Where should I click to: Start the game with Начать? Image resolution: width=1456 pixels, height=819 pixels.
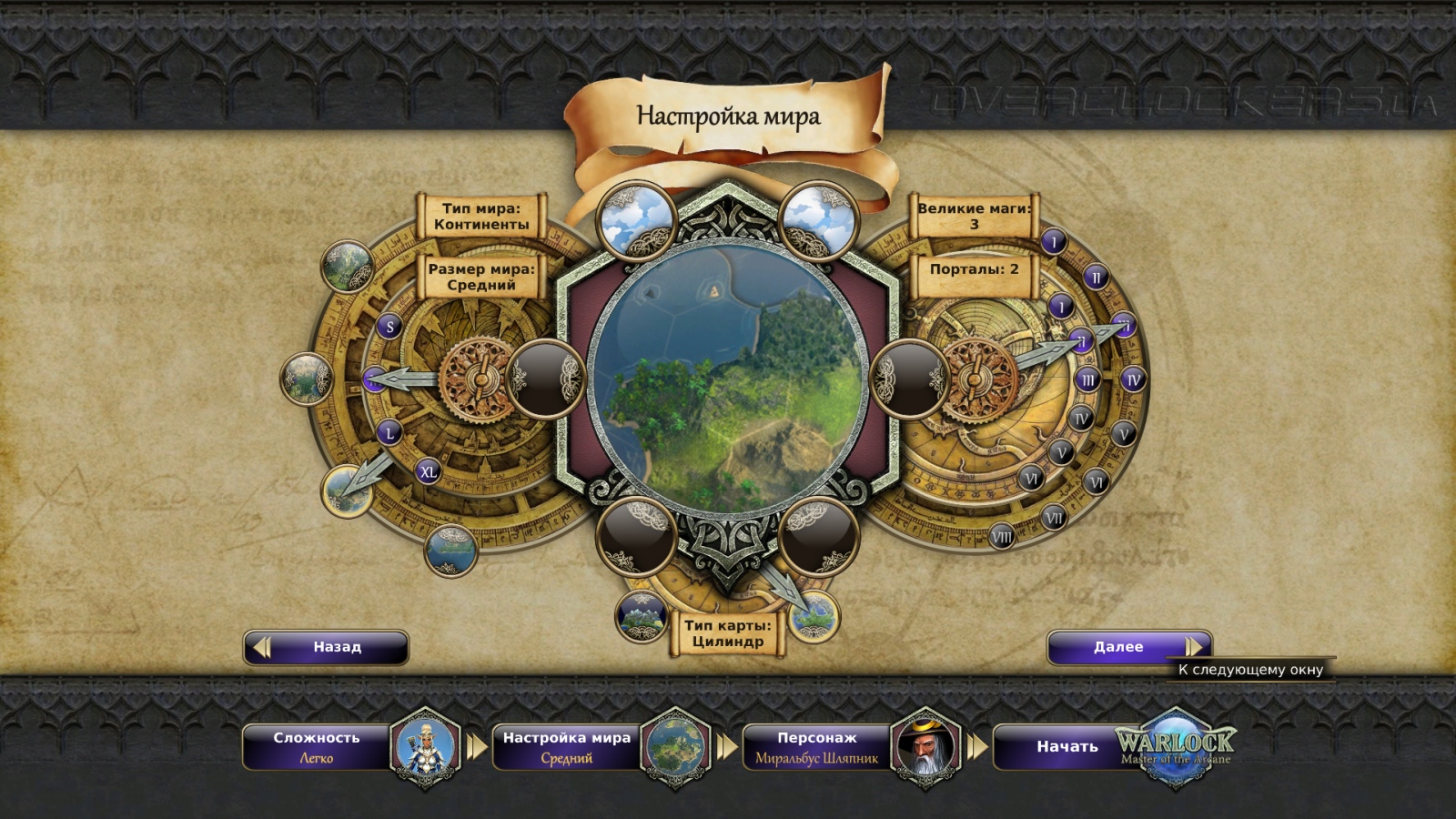1067,747
